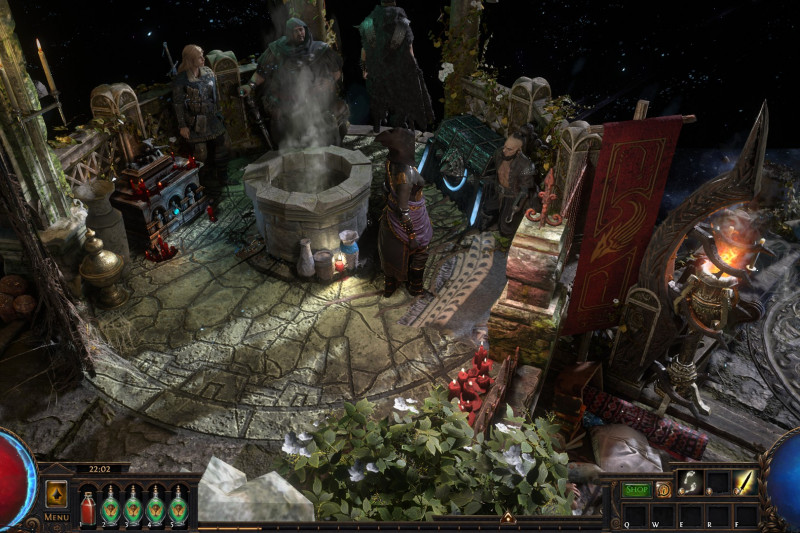
Task: Open the Menu button
Action: (x=56, y=517)
